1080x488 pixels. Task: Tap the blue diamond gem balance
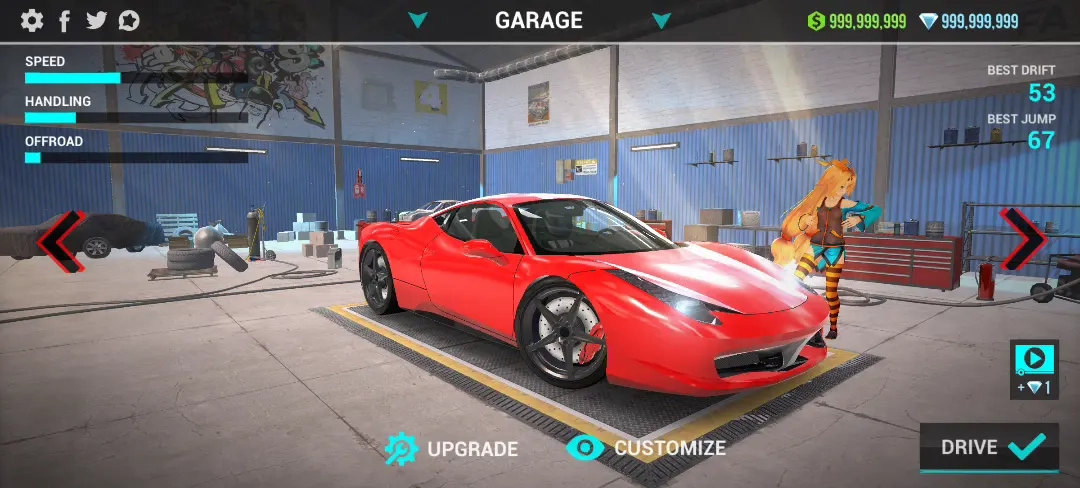coord(968,21)
